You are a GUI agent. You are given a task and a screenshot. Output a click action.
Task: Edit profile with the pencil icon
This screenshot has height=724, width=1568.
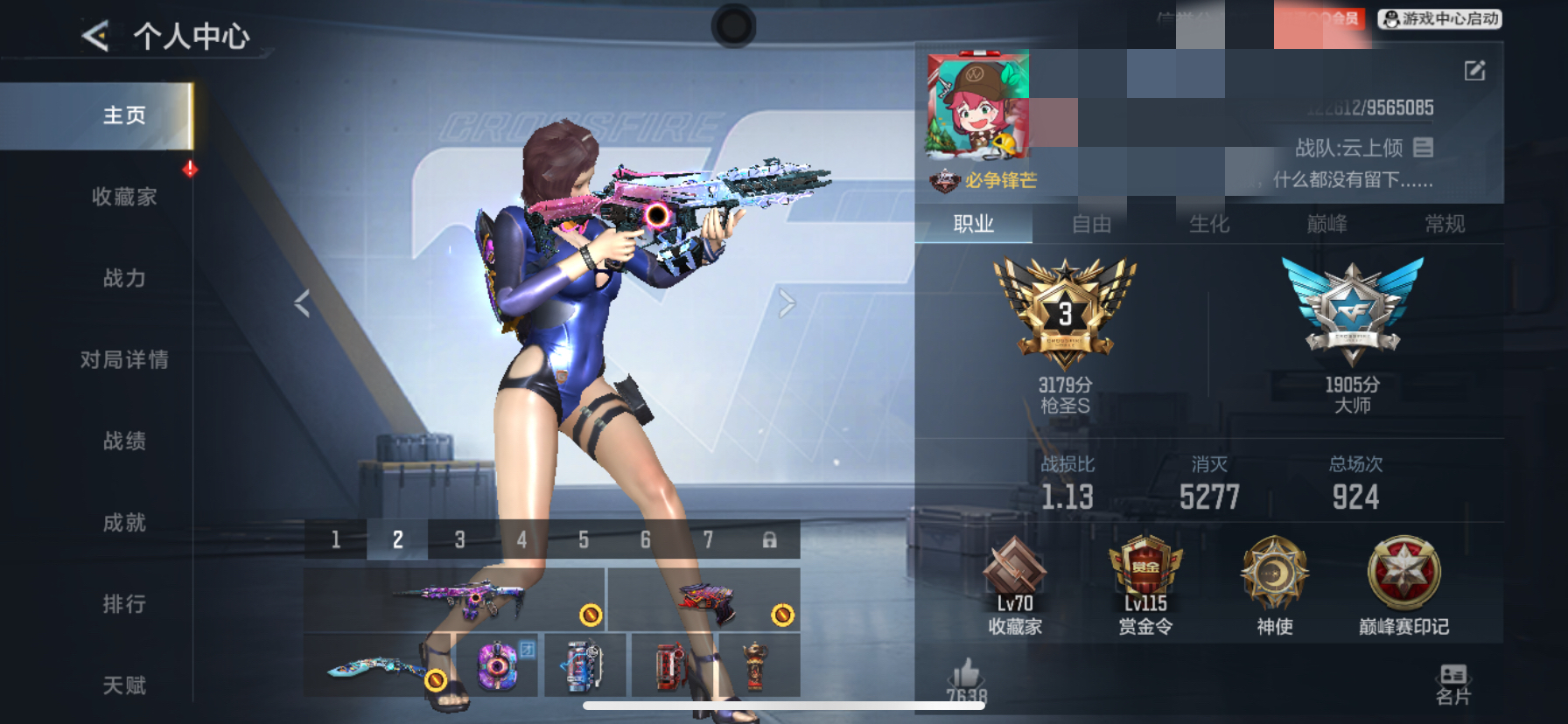point(1474,71)
